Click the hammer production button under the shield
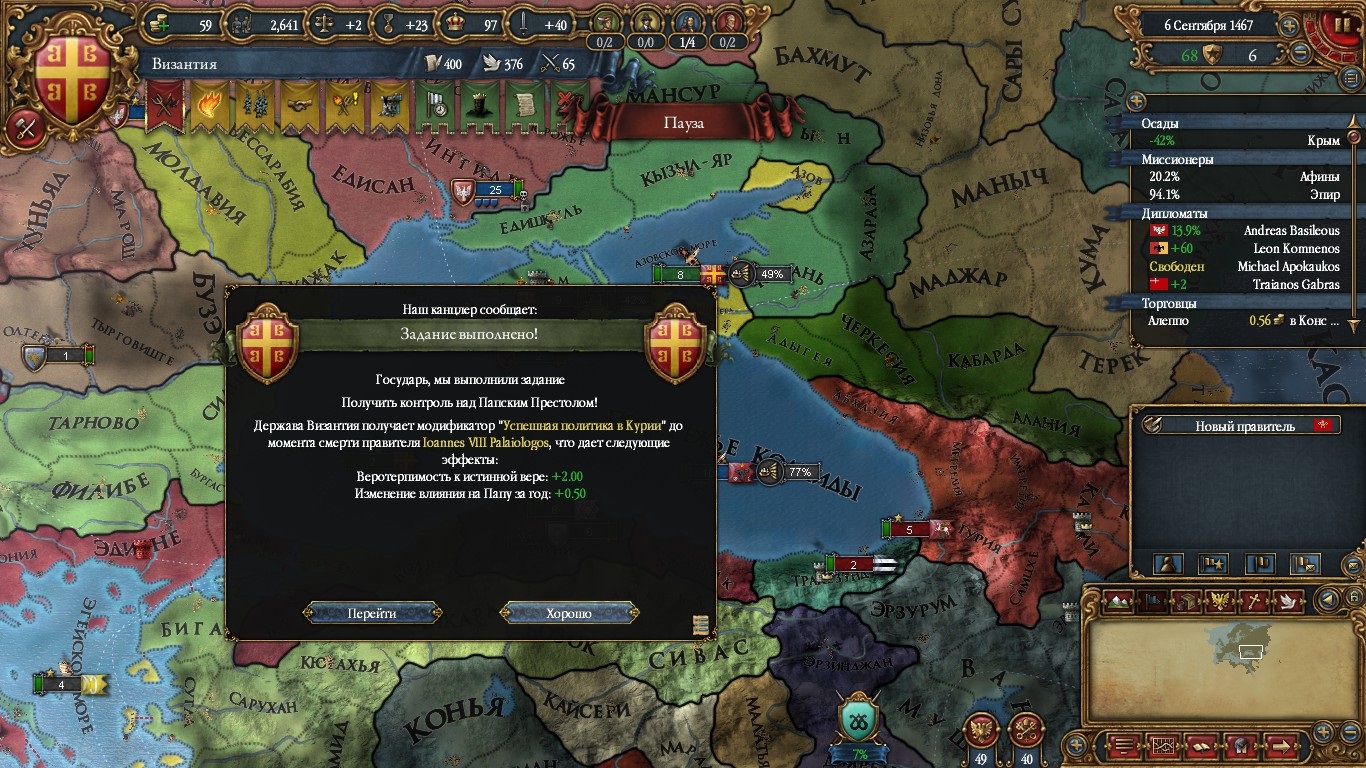Screen dimensions: 1366x768 [x=22, y=126]
